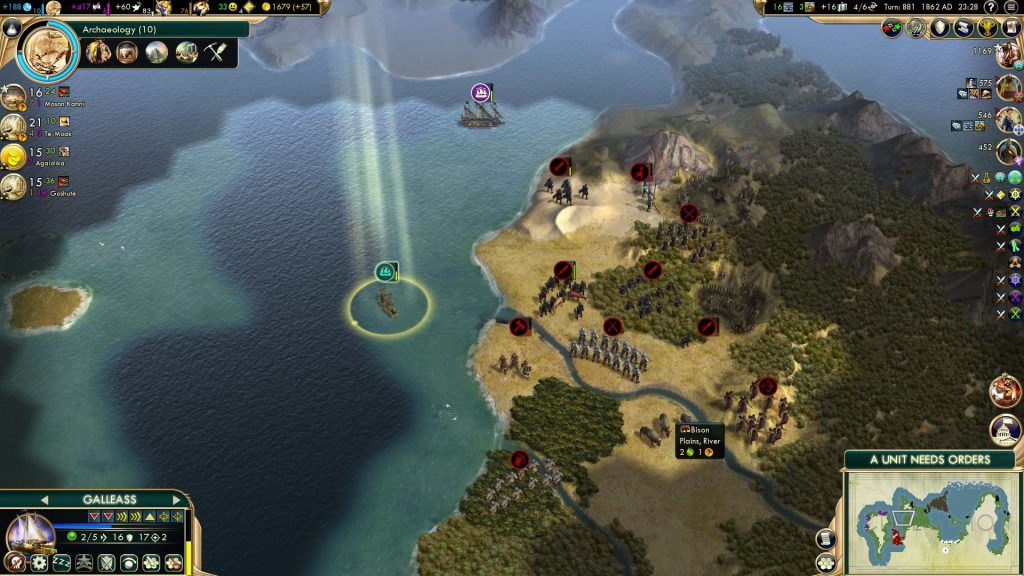The image size is (1024, 576).
Task: Put the Galleass to sleep
Action: (x=60, y=563)
